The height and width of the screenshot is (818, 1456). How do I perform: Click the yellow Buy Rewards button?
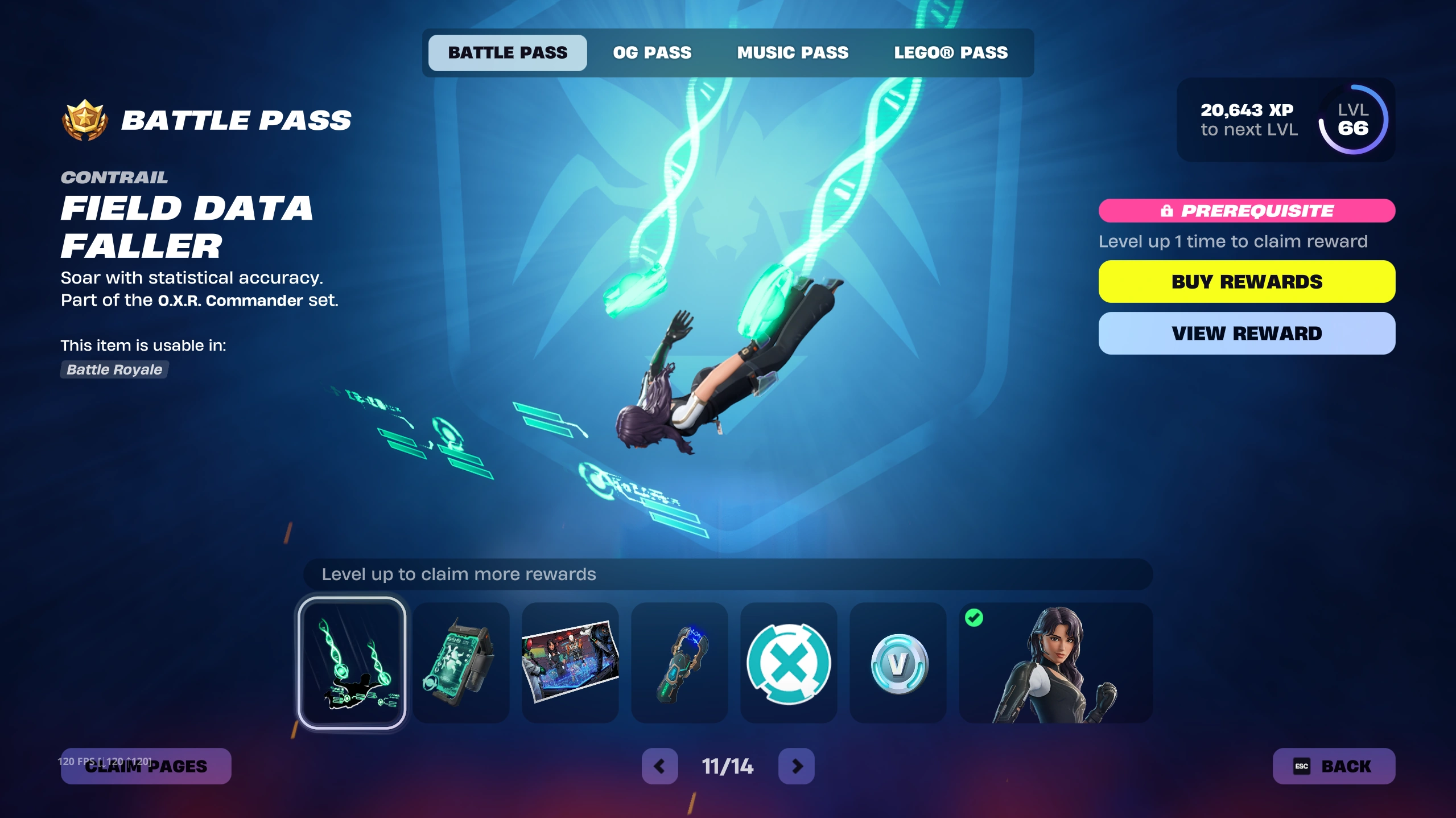point(1246,282)
